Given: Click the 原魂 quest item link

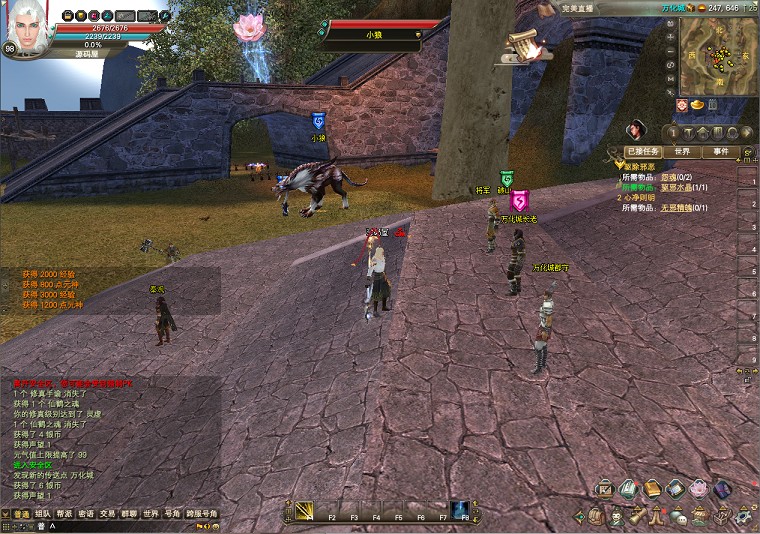Looking at the screenshot, I should (x=670, y=177).
